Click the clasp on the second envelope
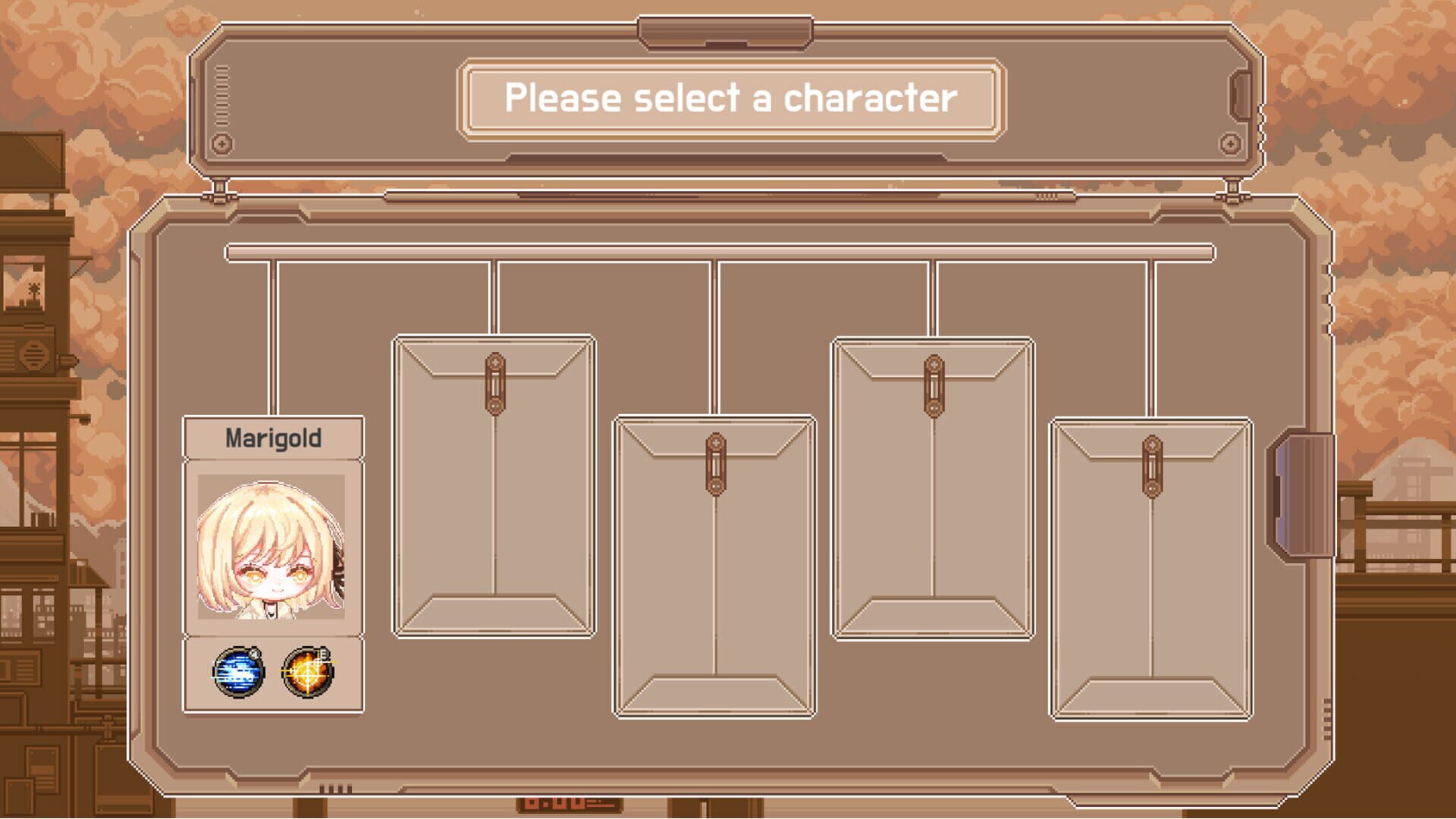 pos(714,466)
